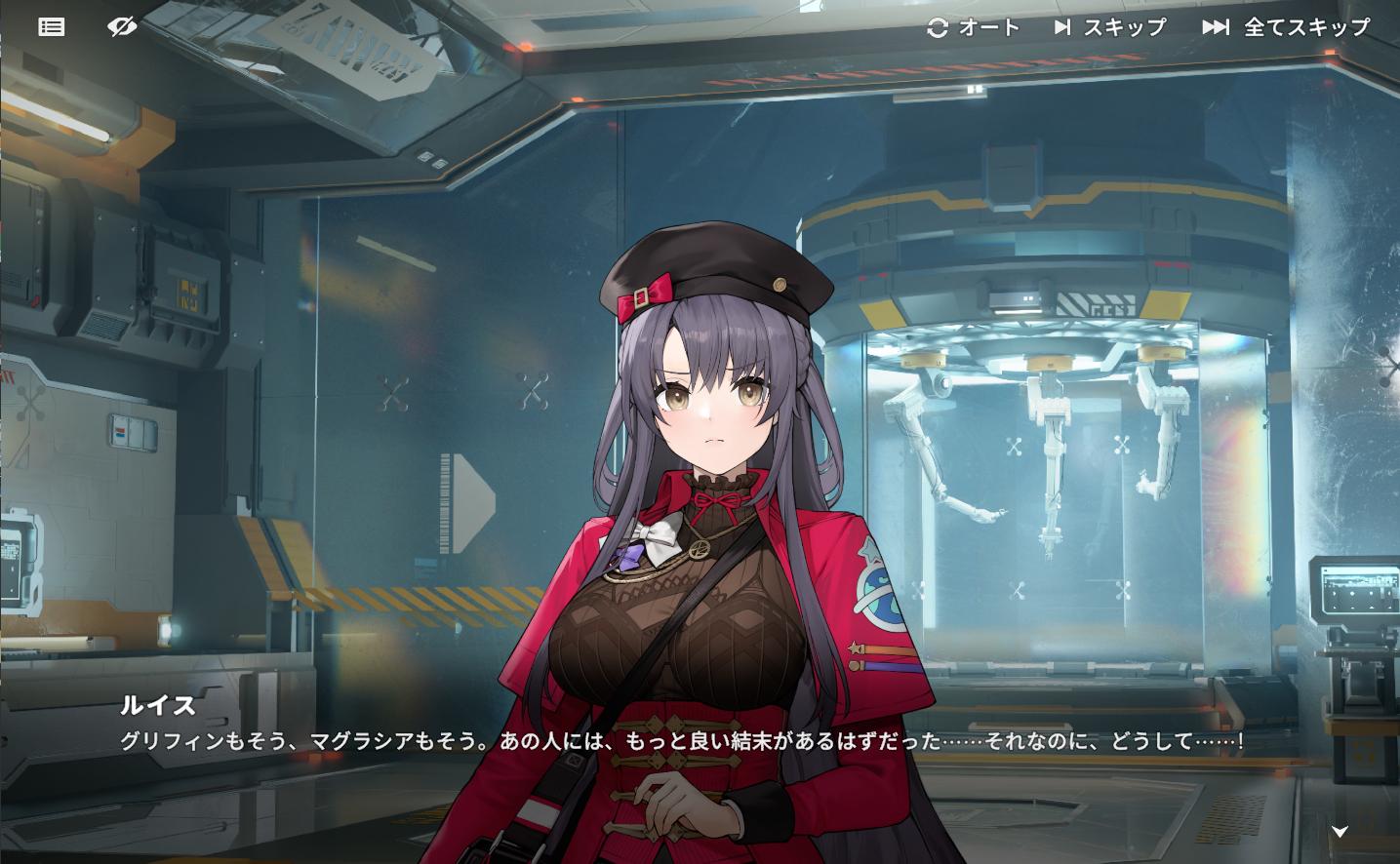Click the スキップ skip button
This screenshot has height=864, width=1400.
pyautogui.click(x=1109, y=27)
